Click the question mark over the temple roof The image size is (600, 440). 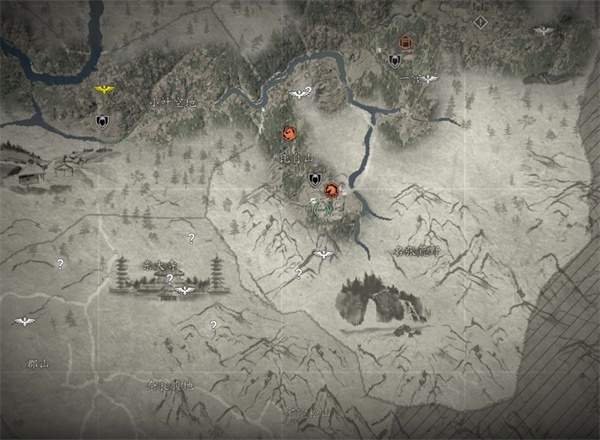click(169, 279)
